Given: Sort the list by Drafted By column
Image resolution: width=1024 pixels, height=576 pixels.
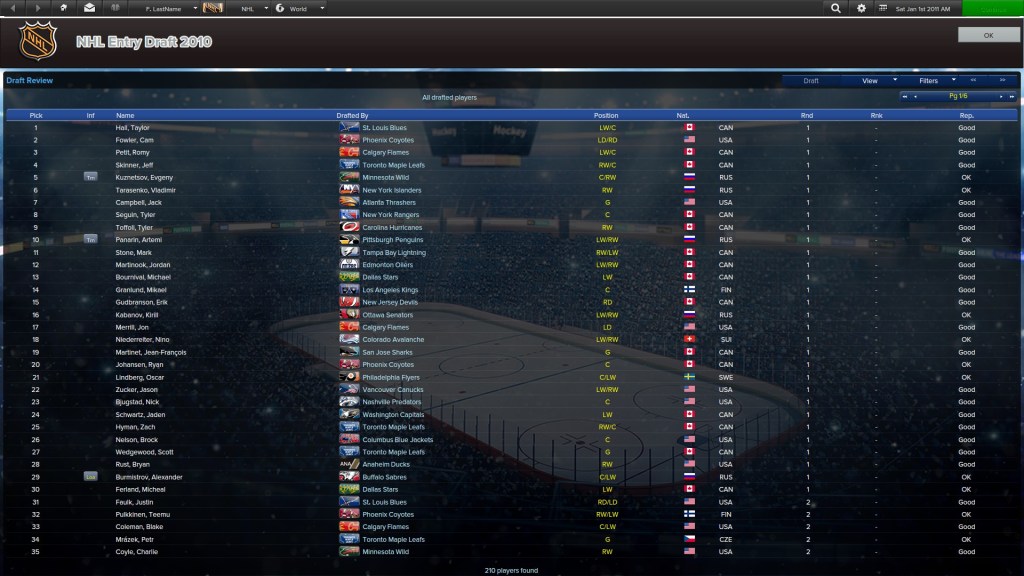Looking at the screenshot, I should pos(352,115).
